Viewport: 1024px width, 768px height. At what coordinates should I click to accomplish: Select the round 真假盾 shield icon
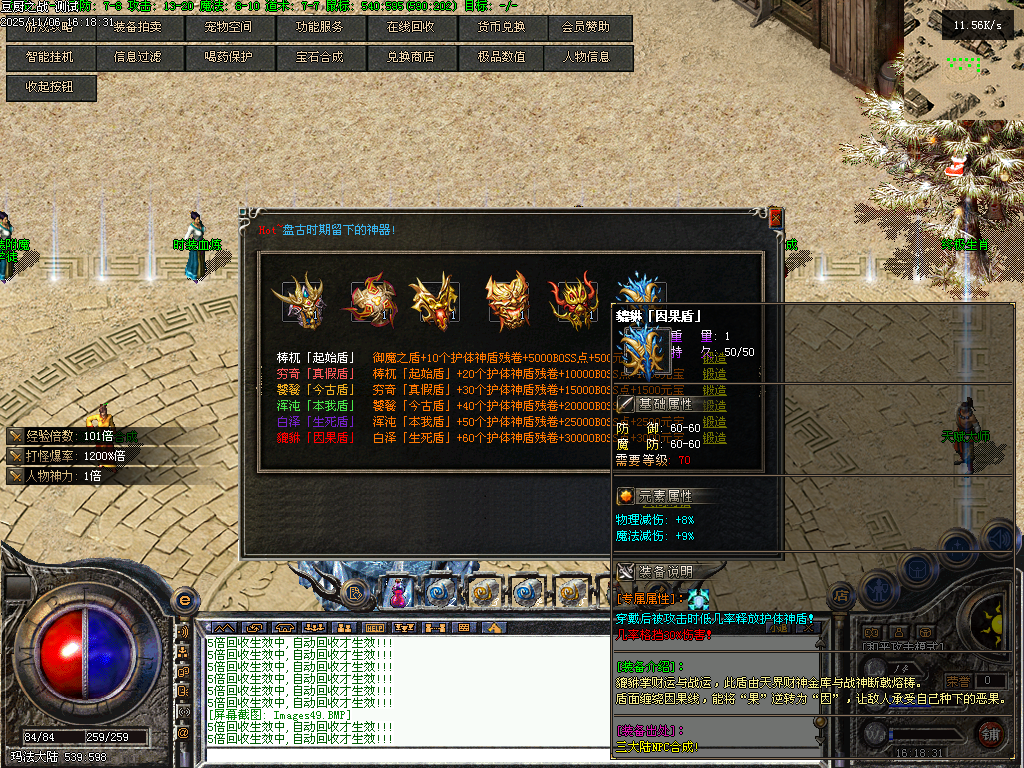point(368,300)
